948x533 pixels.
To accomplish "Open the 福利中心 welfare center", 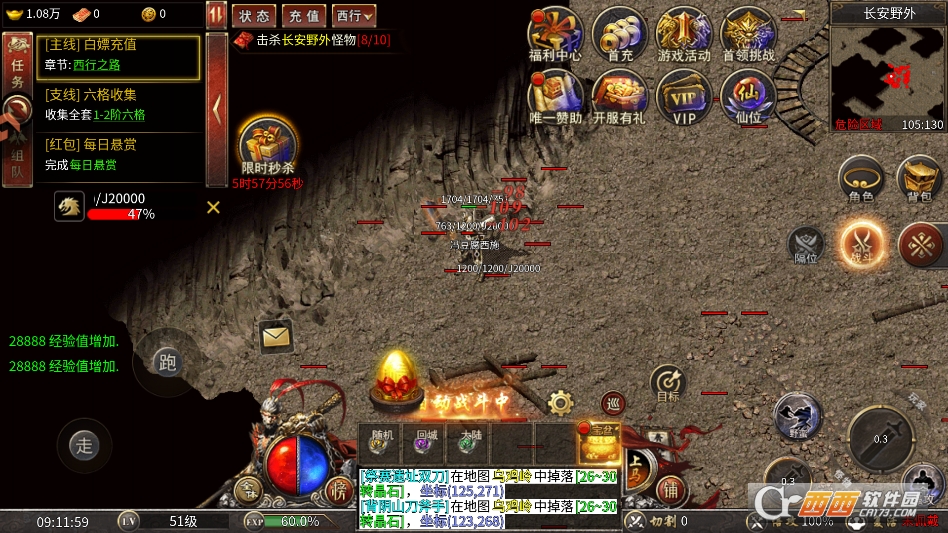I will click(555, 35).
